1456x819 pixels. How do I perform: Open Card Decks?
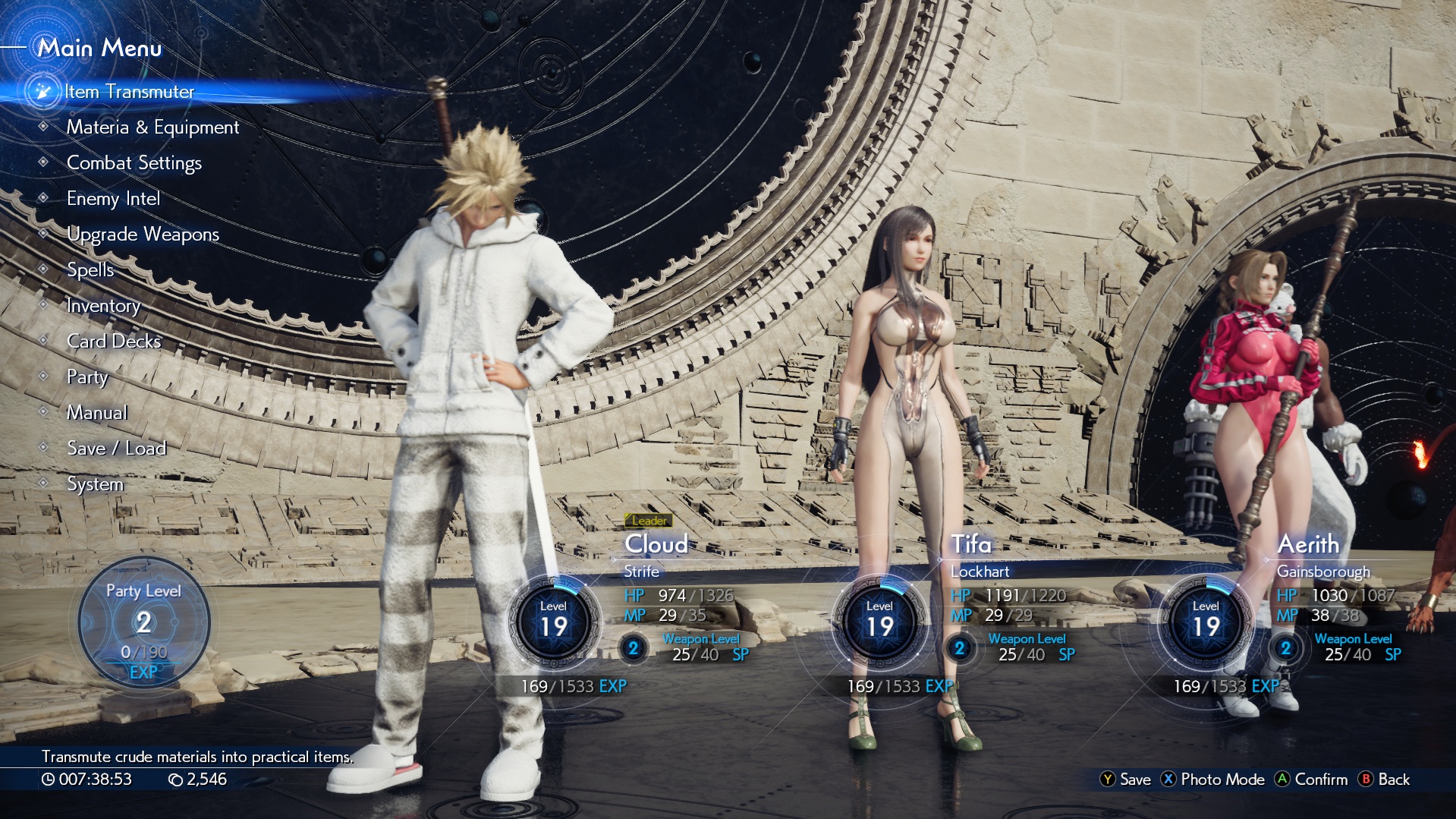point(114,342)
